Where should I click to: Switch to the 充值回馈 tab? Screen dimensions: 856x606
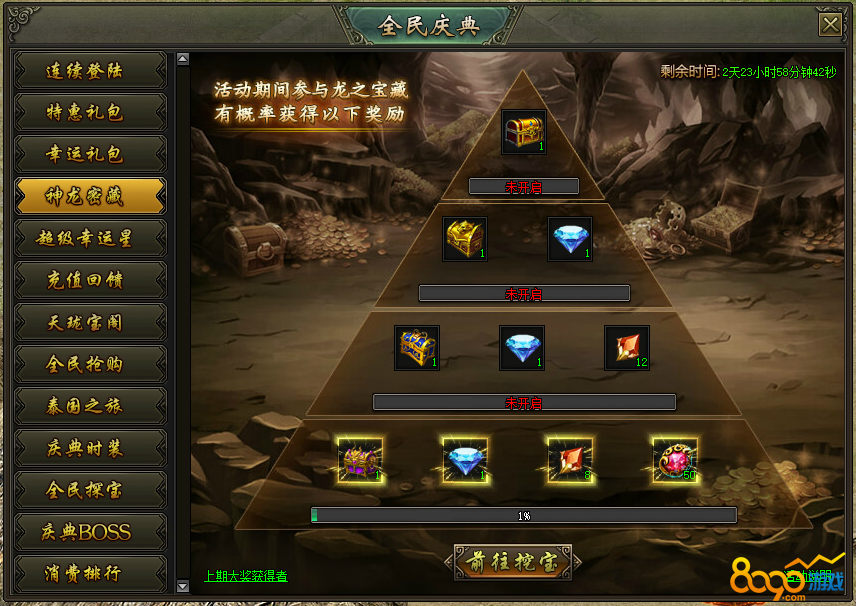tap(90, 281)
